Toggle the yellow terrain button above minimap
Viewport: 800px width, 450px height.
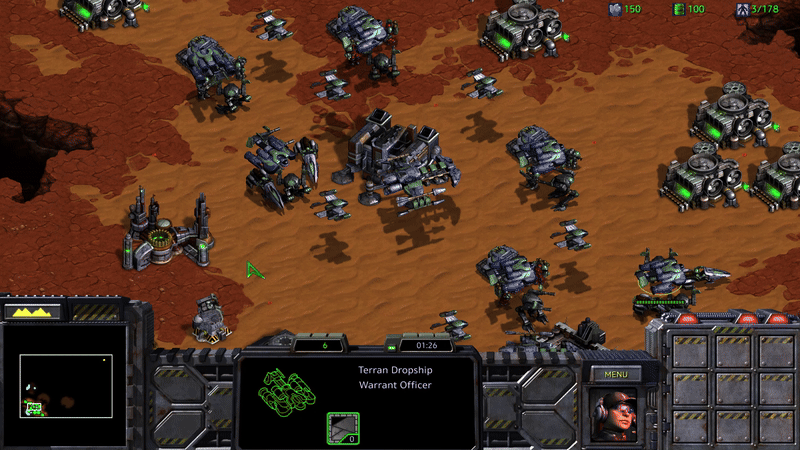34,312
